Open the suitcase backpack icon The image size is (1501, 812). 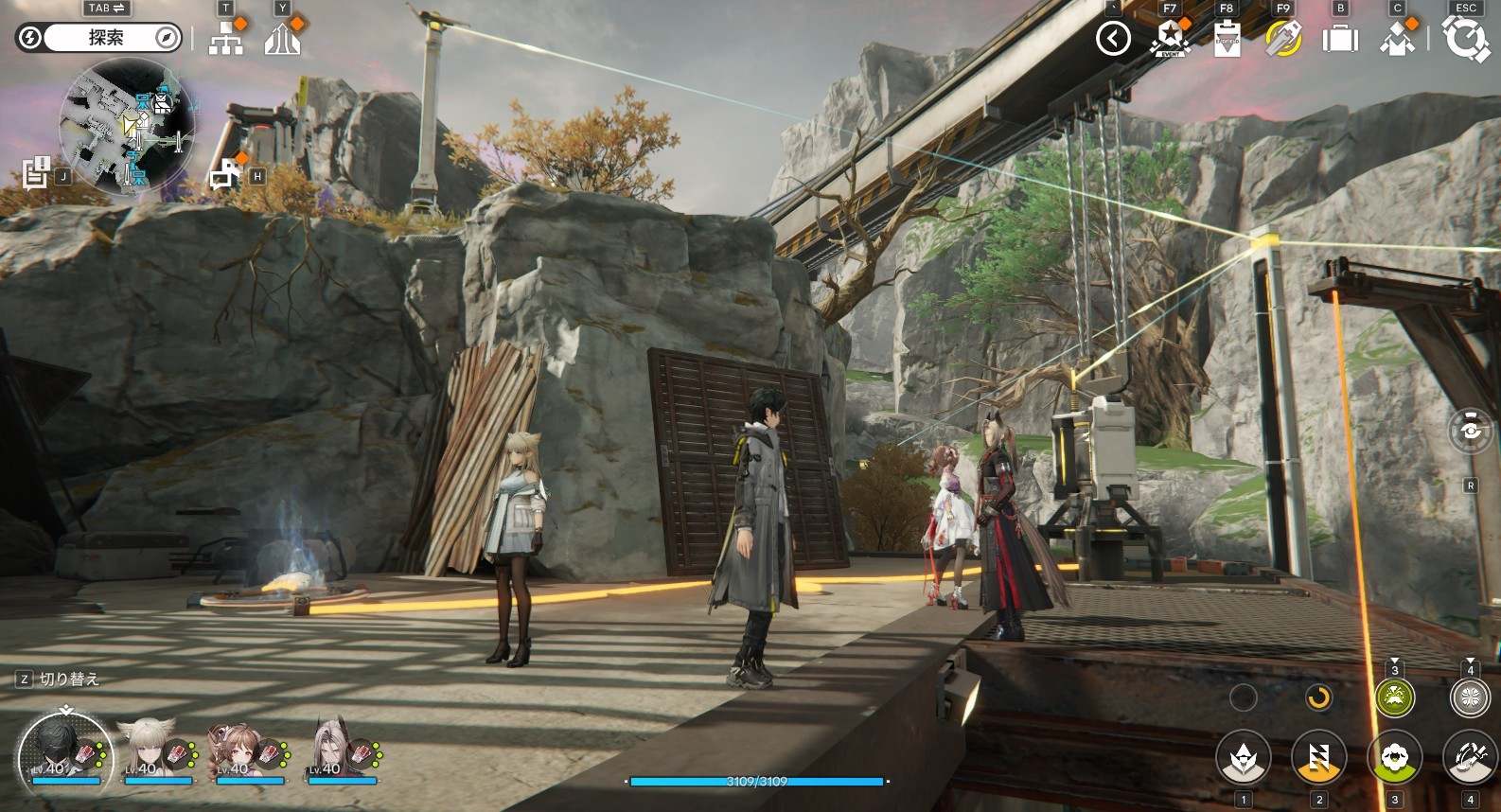click(1340, 39)
